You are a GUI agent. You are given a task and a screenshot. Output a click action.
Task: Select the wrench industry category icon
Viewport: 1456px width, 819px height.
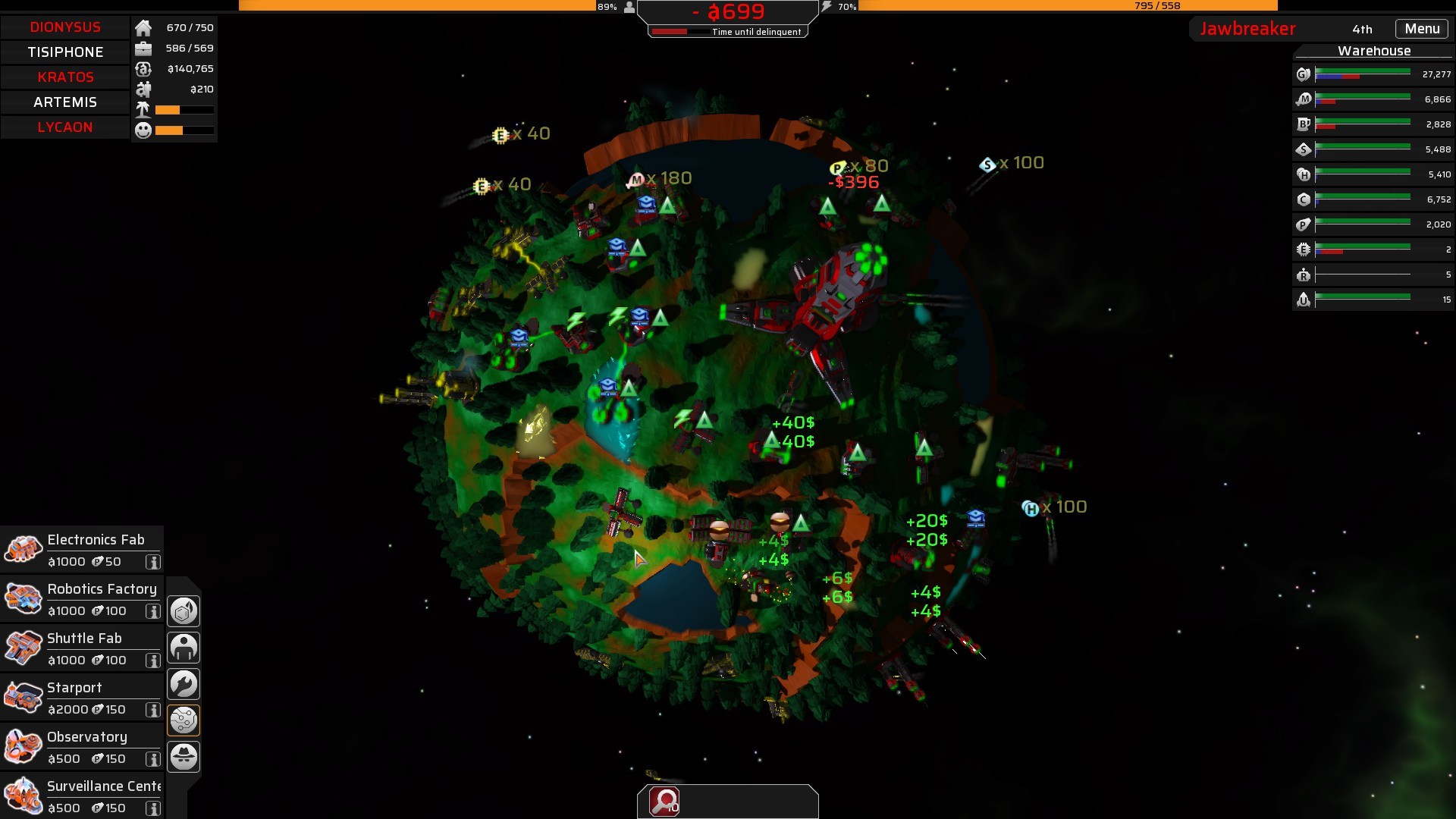pos(184,683)
